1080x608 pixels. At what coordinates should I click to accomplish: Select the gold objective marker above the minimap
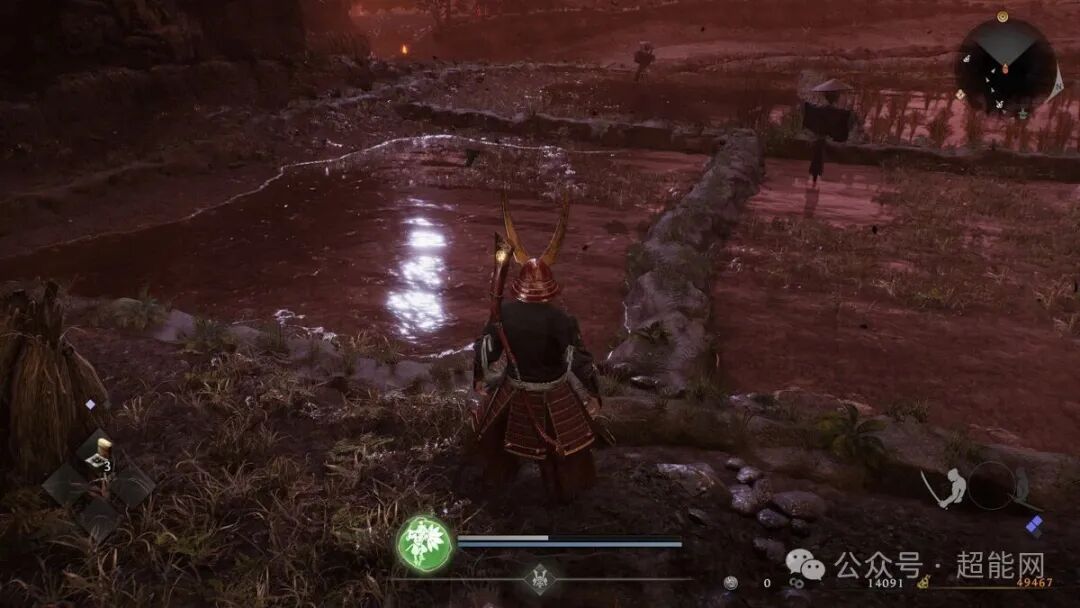(x=1002, y=16)
